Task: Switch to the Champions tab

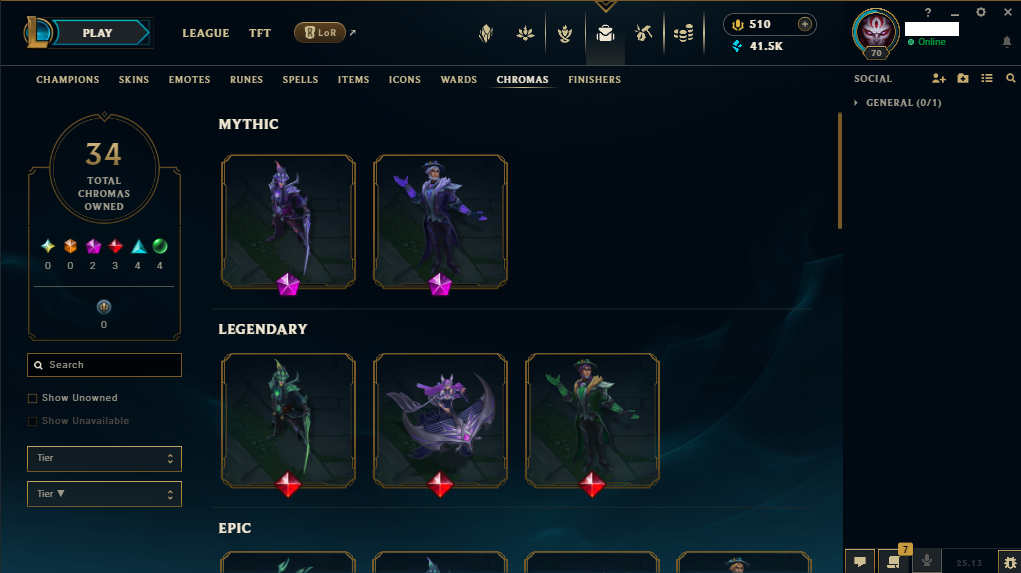Action: point(68,80)
